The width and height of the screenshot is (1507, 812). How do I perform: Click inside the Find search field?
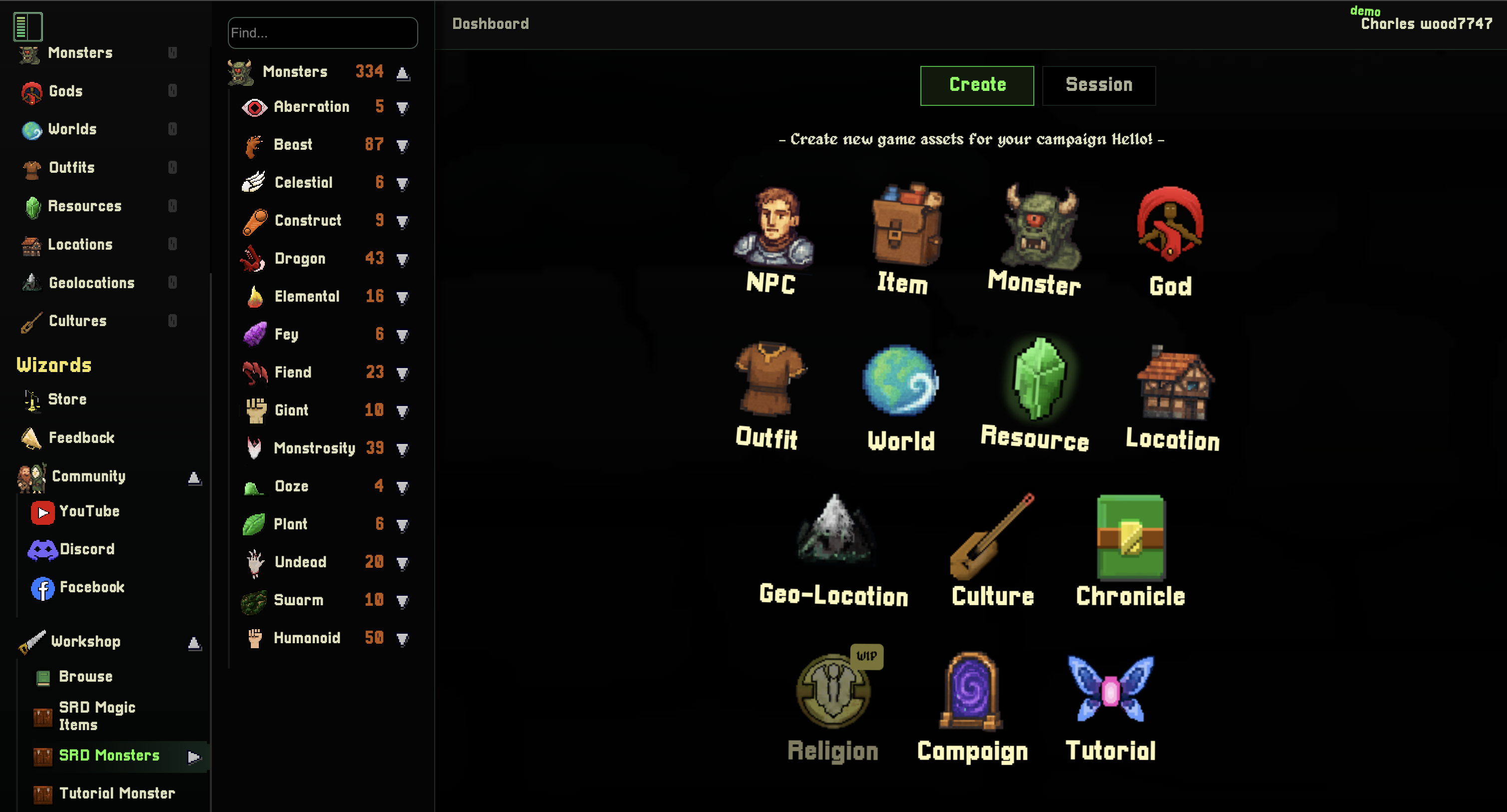point(322,33)
